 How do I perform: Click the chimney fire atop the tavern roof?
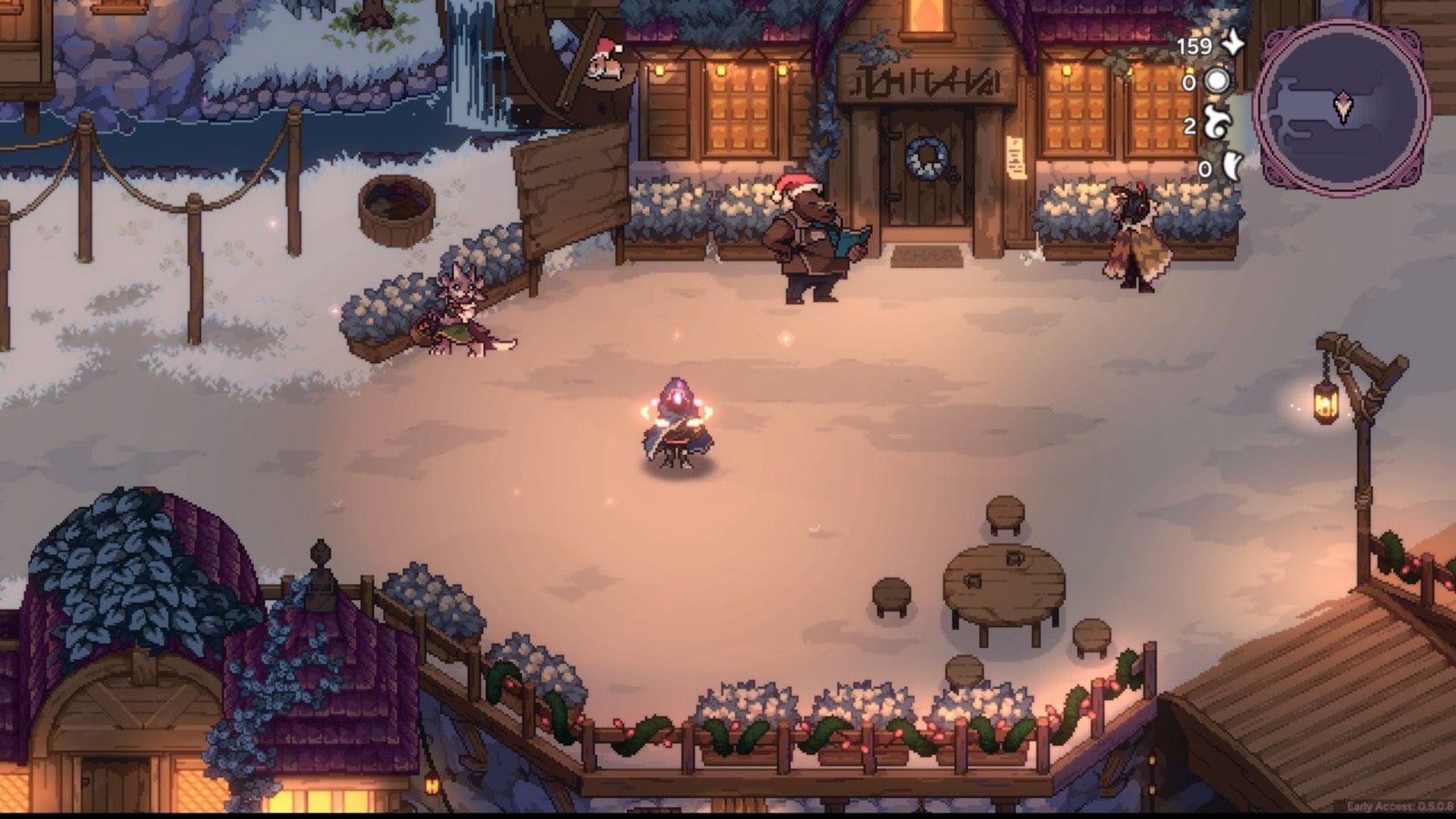click(928, 16)
